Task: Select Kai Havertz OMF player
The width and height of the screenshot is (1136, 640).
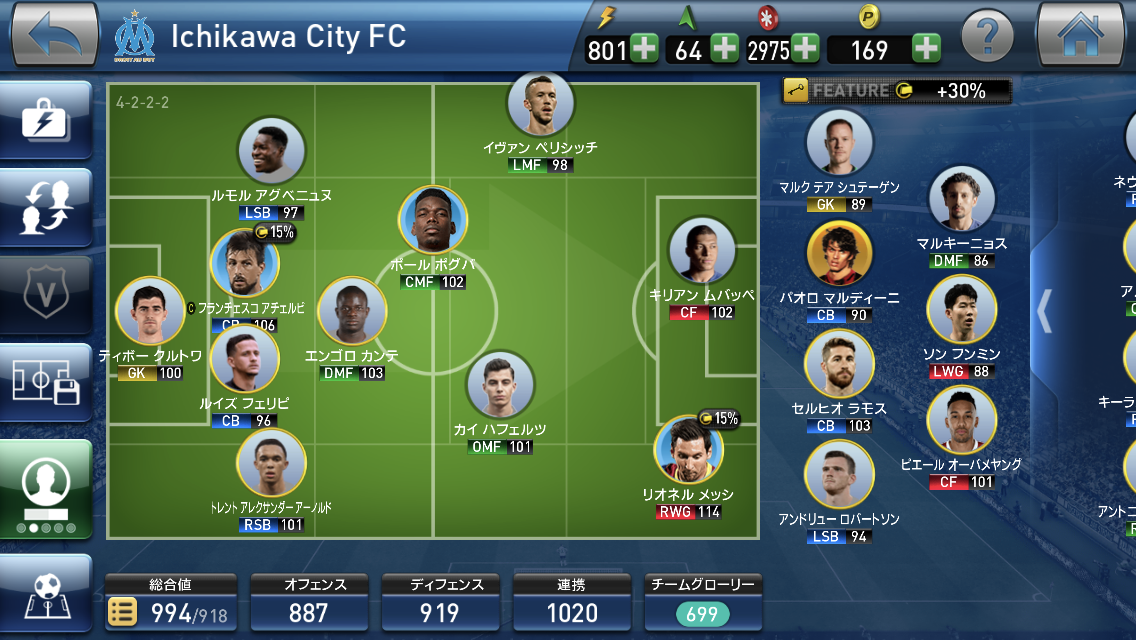Action: (500, 385)
